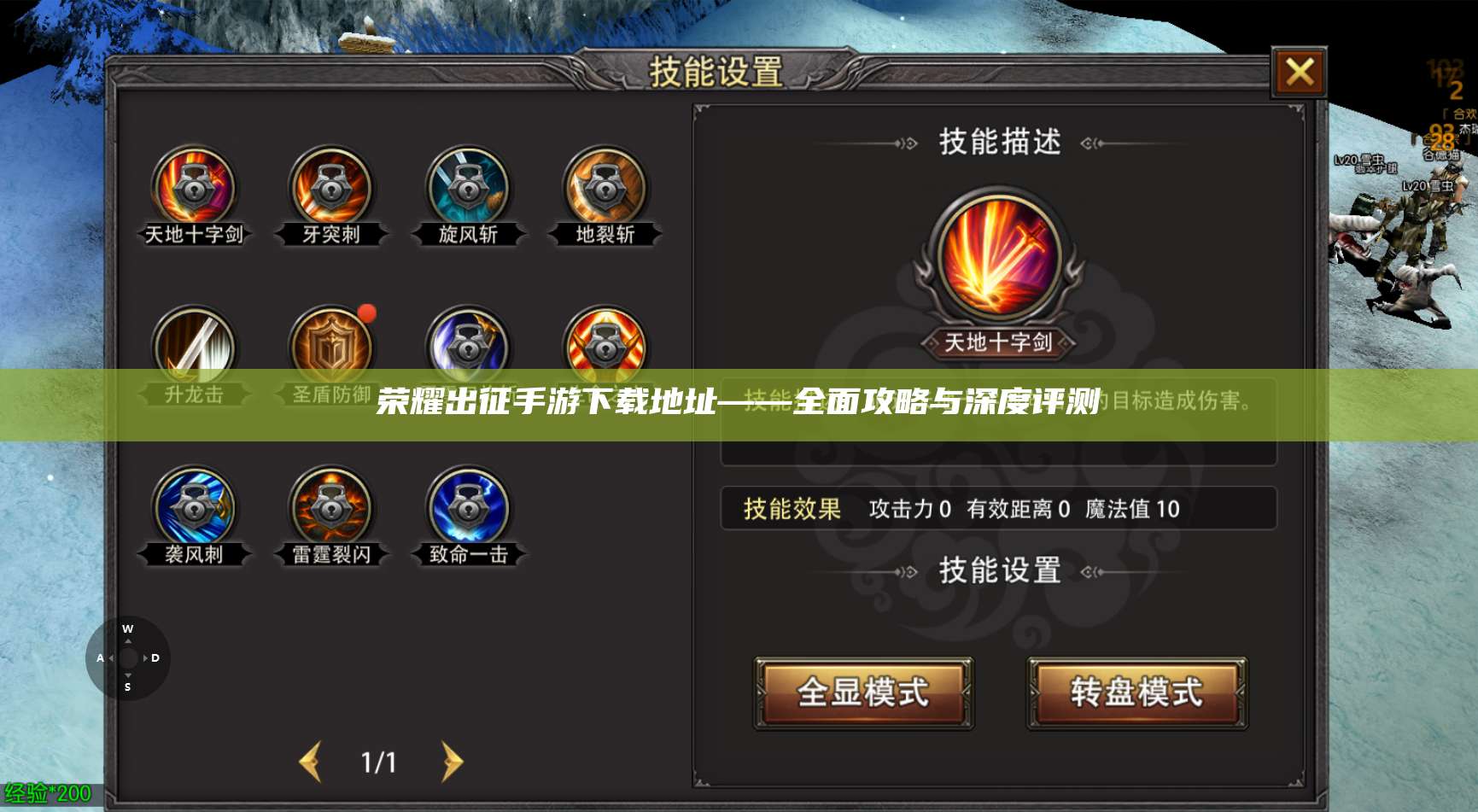
Task: Click the 经验*200 experience text
Action: point(47,793)
